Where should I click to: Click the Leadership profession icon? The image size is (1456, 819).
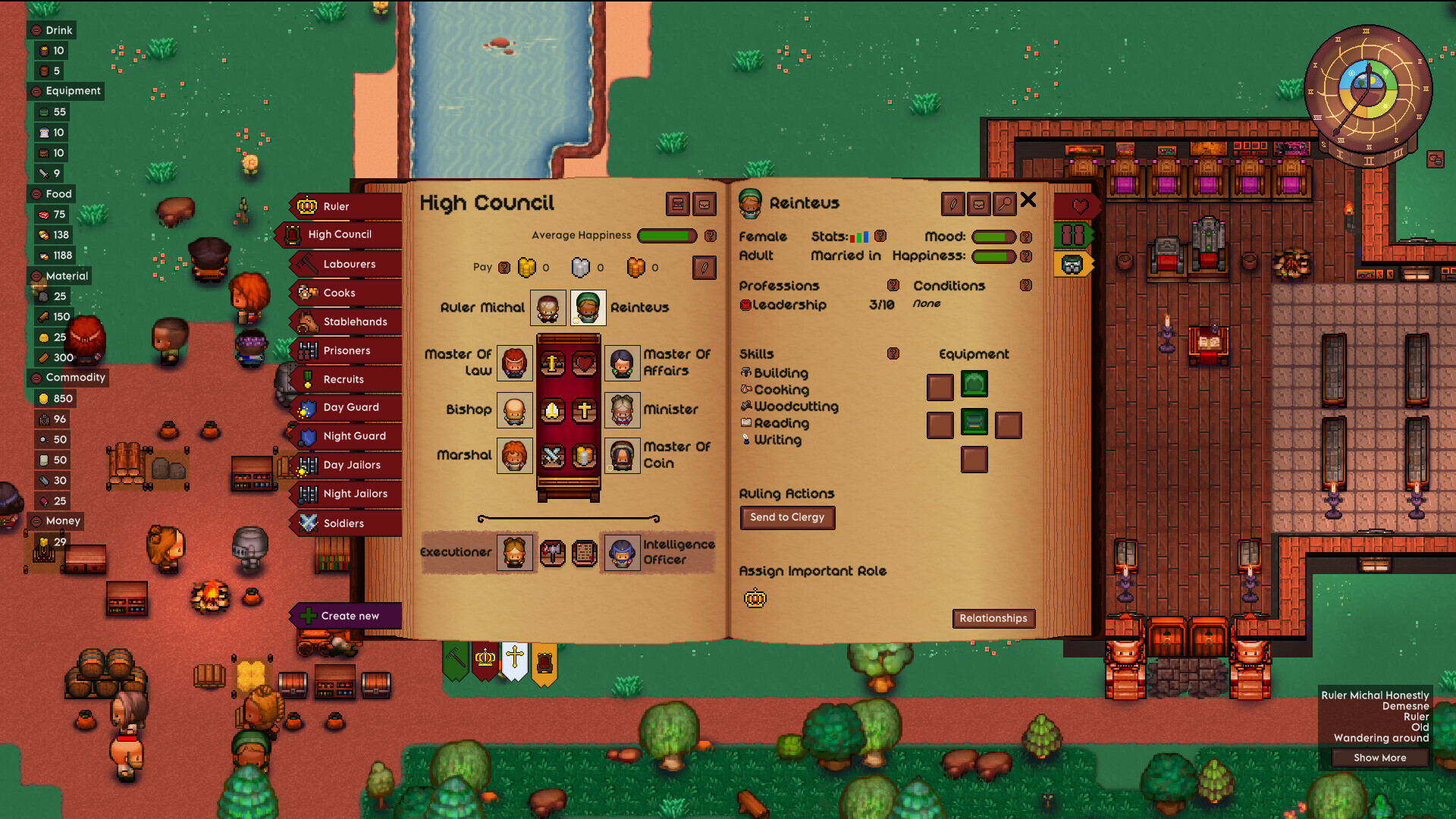point(746,306)
